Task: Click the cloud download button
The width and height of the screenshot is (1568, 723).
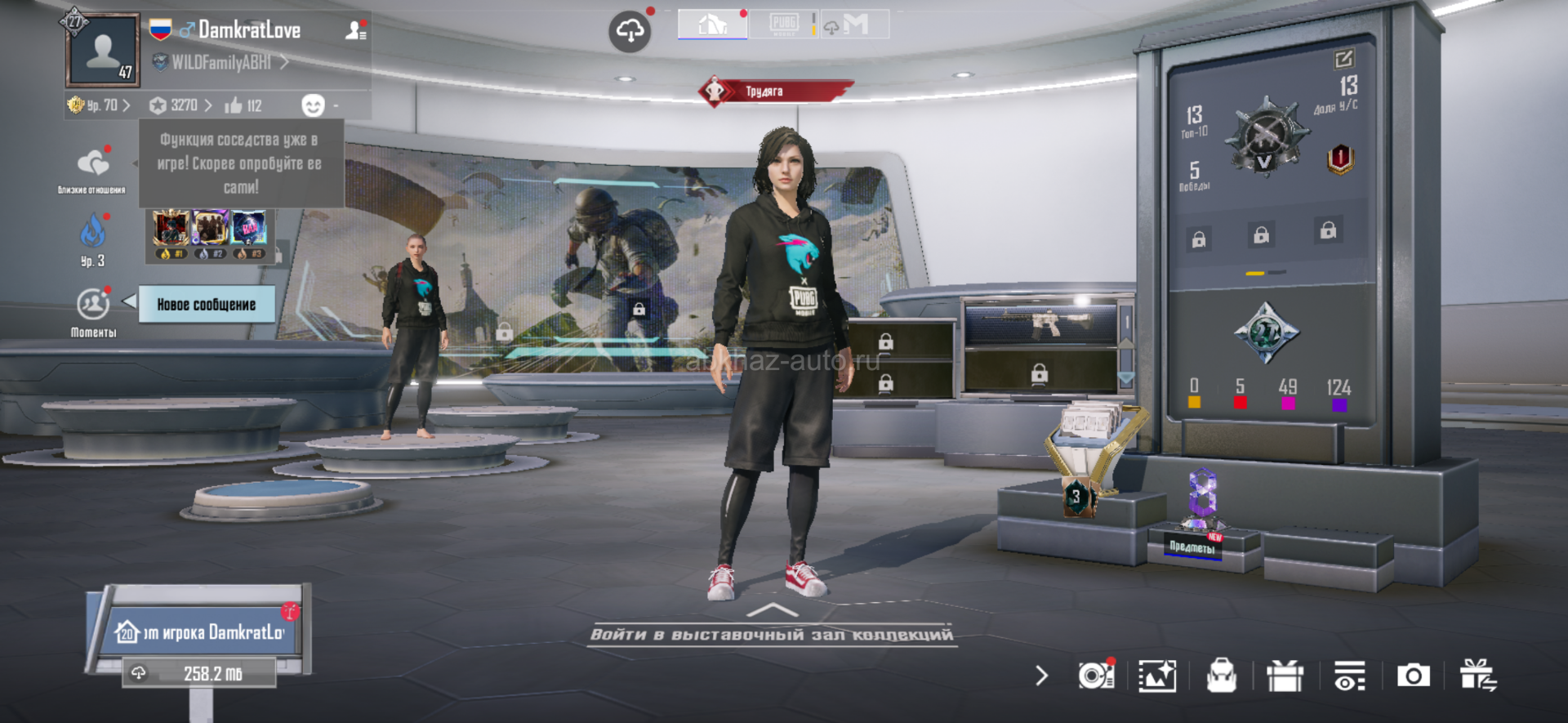Action: click(630, 32)
